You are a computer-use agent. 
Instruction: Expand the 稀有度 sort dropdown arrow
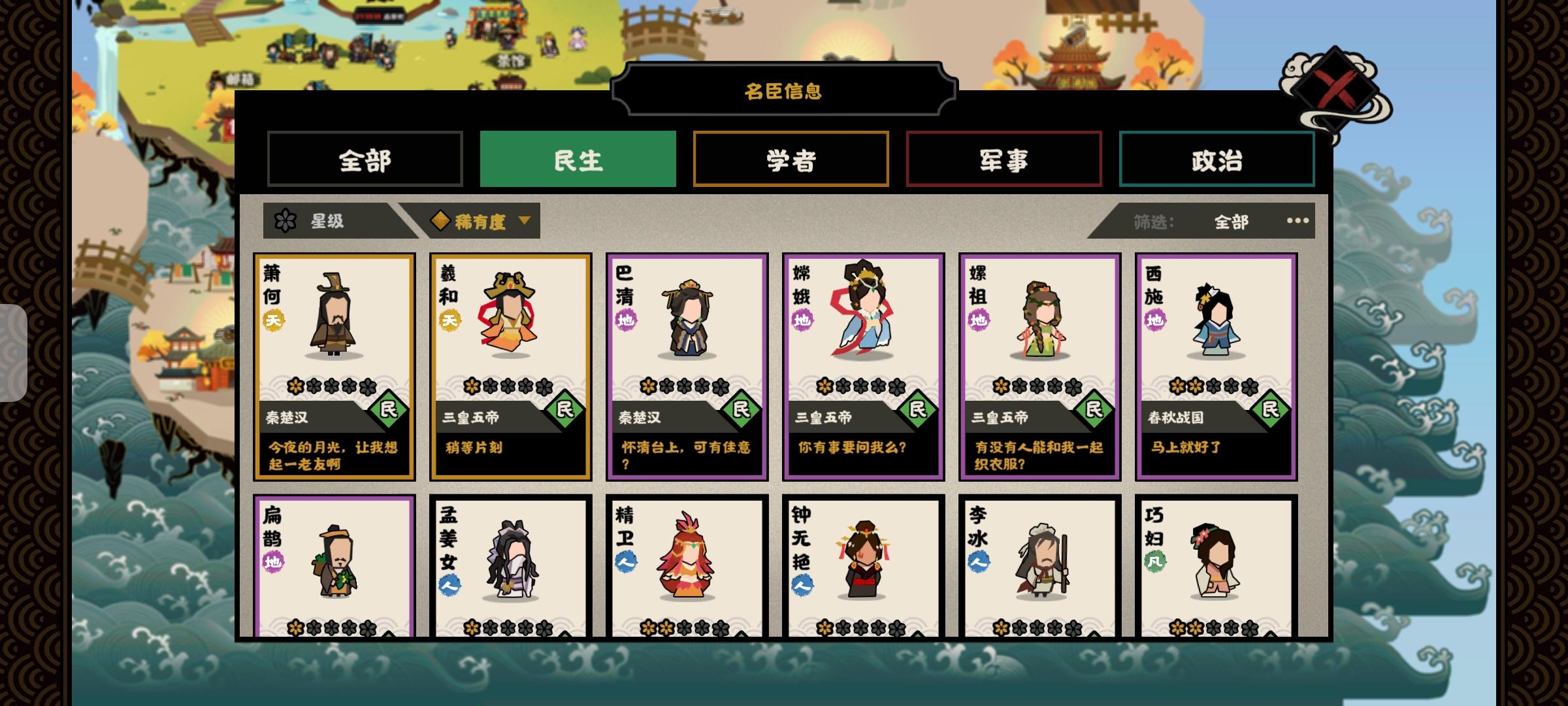pos(522,222)
